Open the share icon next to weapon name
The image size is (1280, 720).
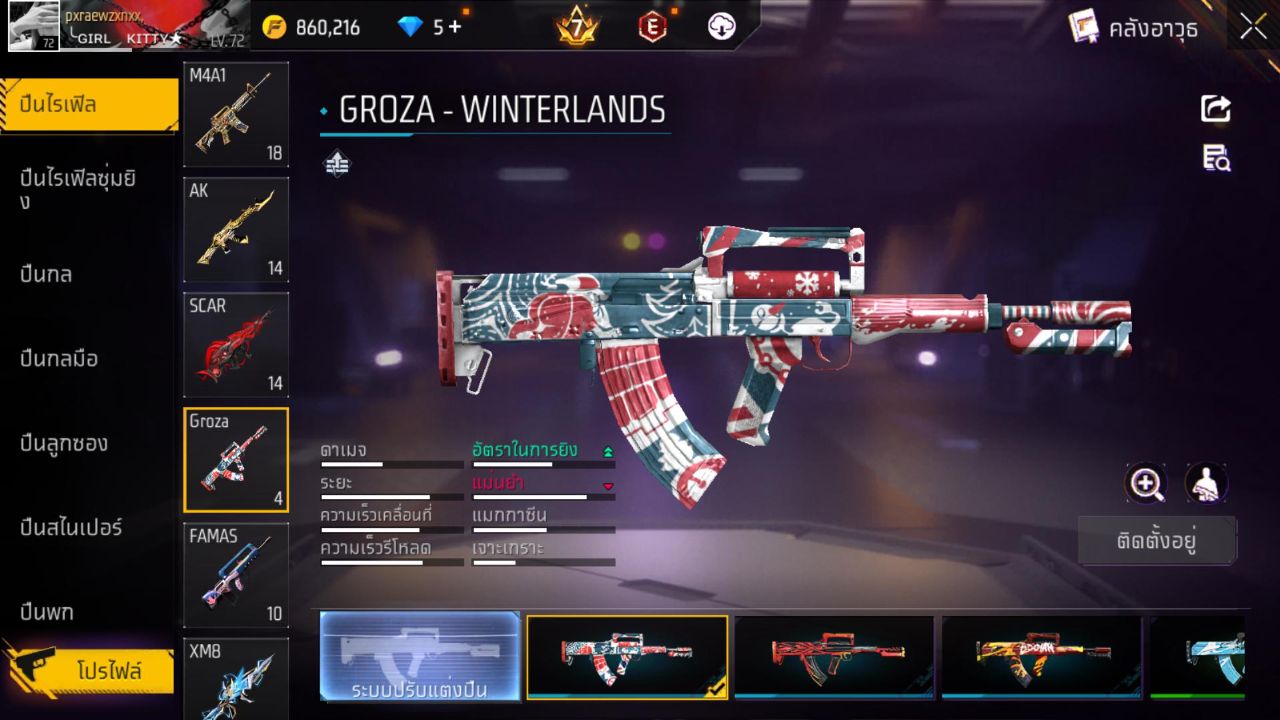pos(1214,108)
